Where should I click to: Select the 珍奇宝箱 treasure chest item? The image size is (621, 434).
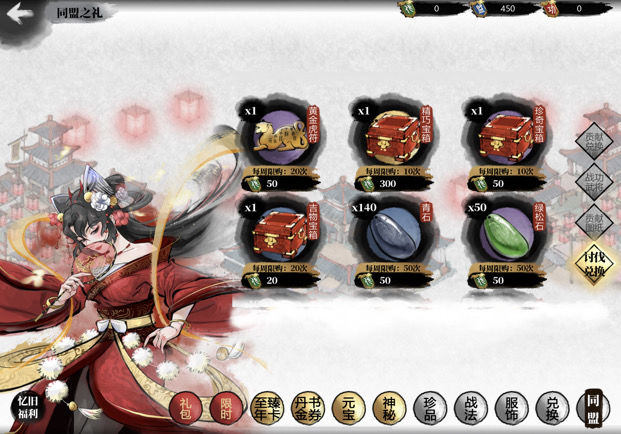pos(500,139)
